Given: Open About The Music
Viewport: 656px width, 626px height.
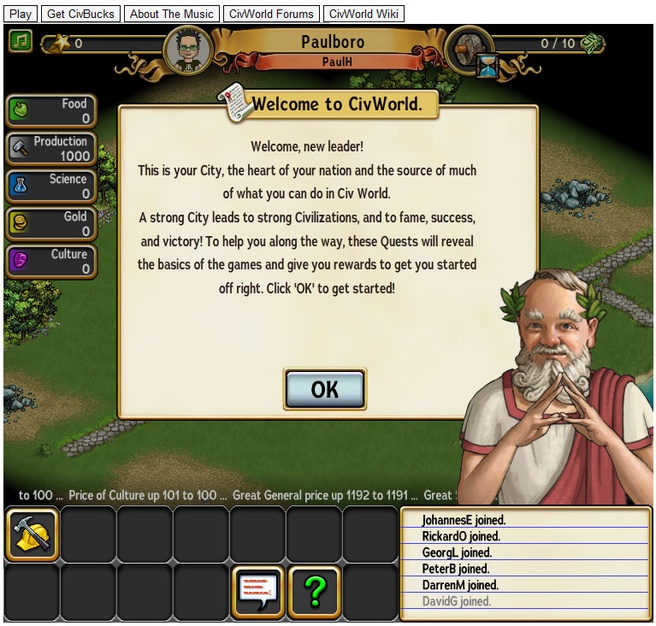Looking at the screenshot, I should [x=171, y=14].
